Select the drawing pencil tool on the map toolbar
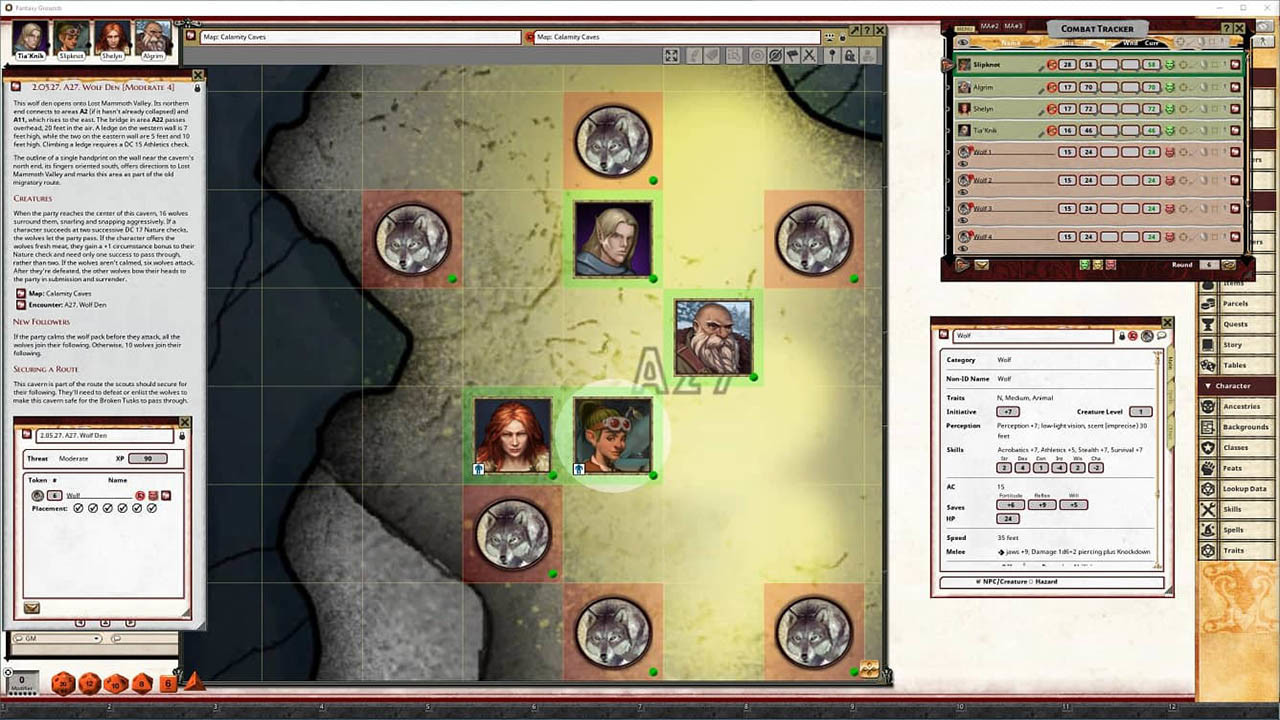 (694, 55)
